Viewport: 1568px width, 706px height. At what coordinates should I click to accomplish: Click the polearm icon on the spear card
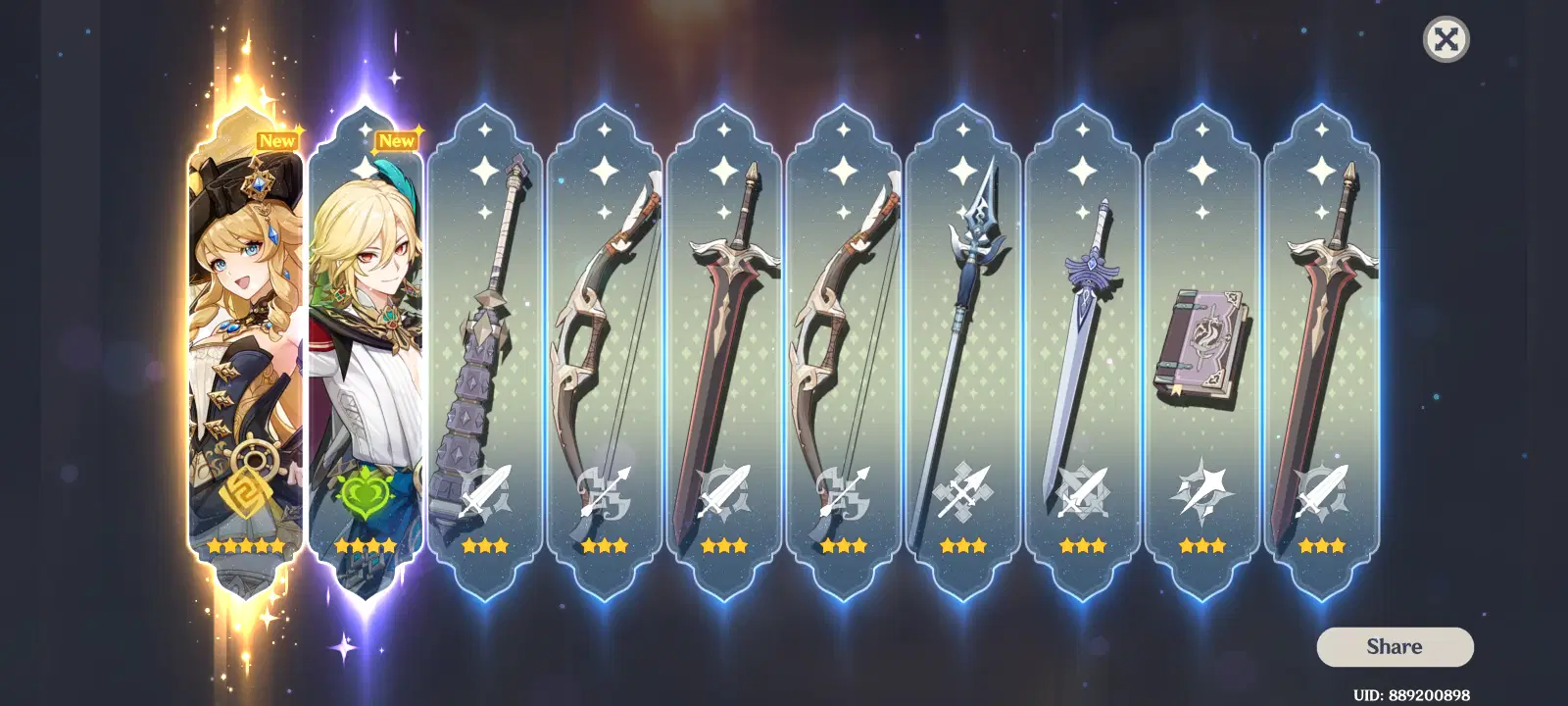[x=961, y=491]
